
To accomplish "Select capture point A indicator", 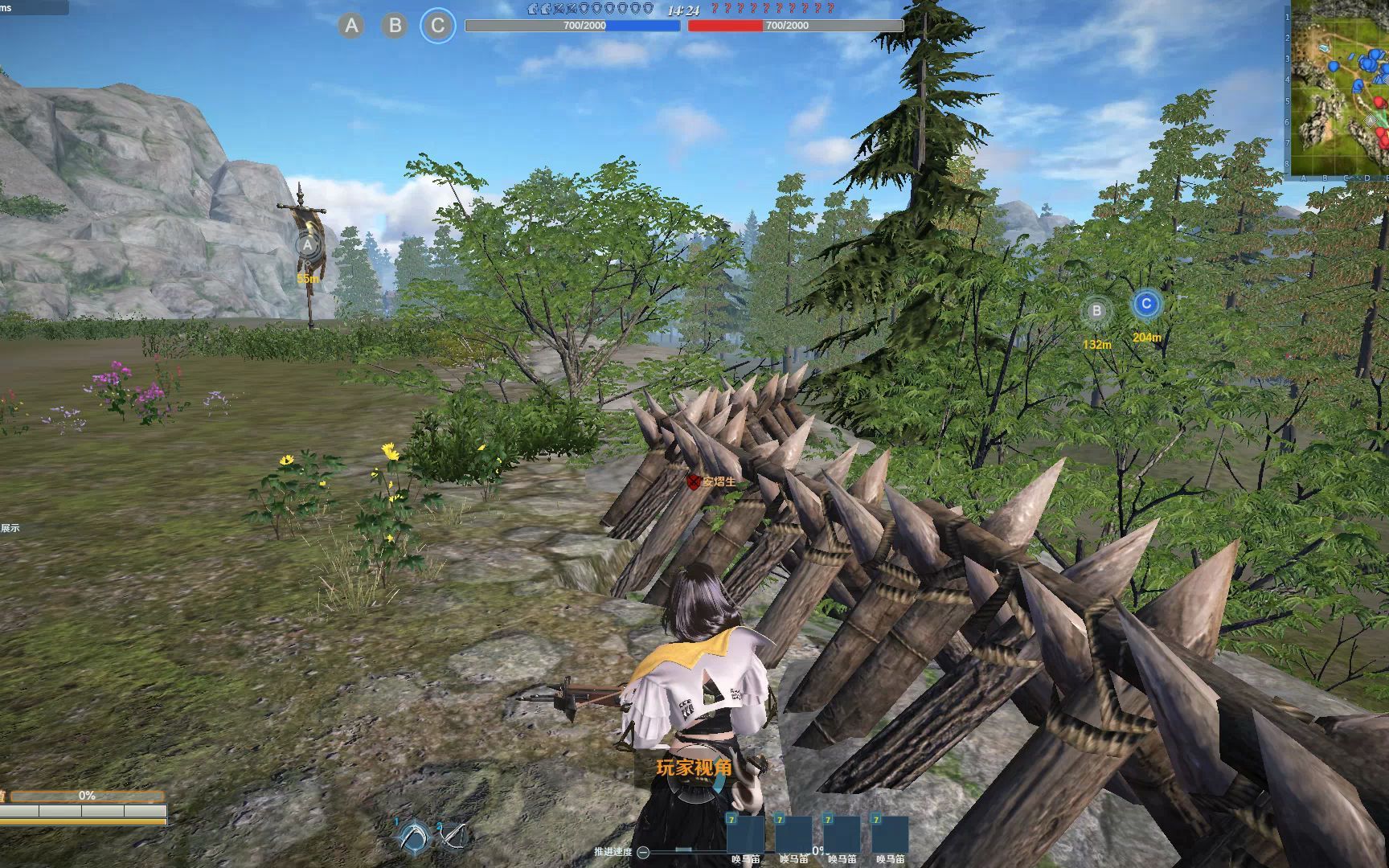I will tap(351, 26).
